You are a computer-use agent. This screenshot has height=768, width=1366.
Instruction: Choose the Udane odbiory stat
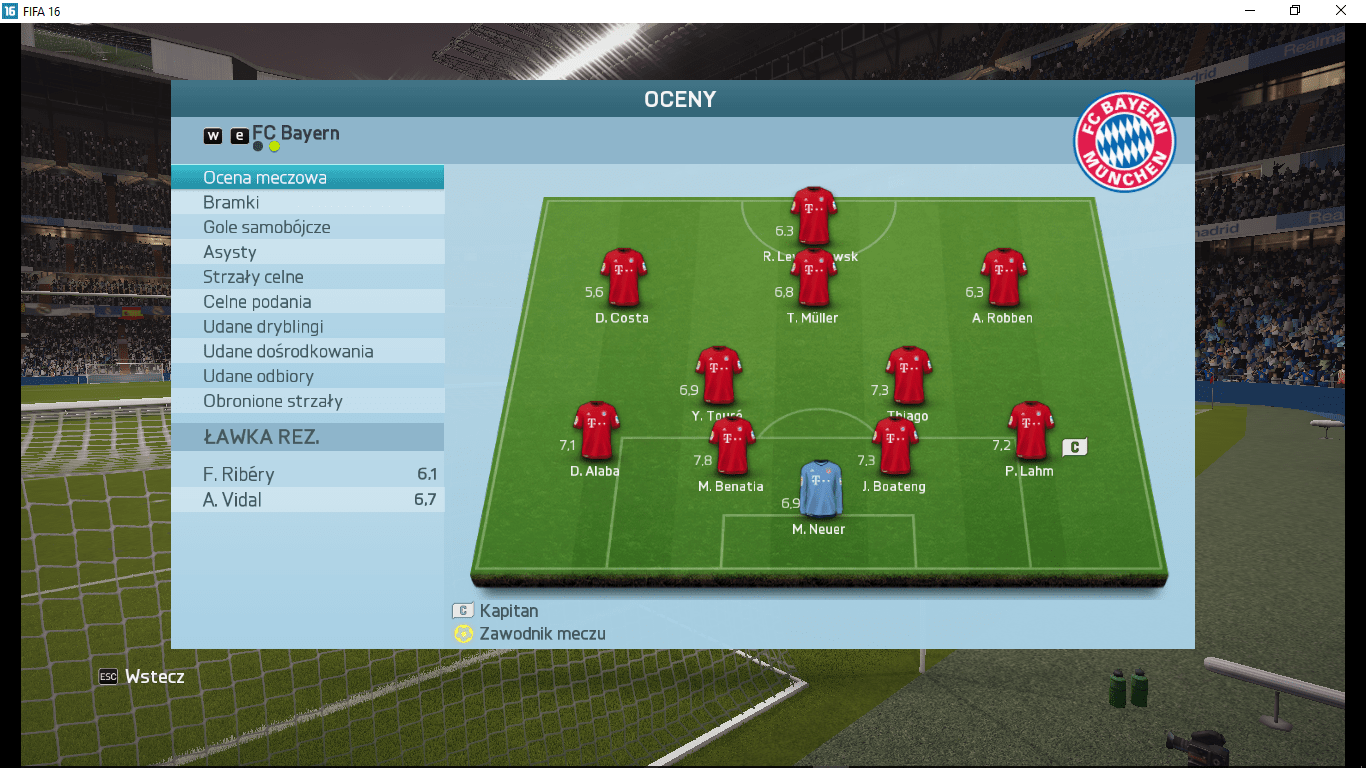[x=307, y=376]
